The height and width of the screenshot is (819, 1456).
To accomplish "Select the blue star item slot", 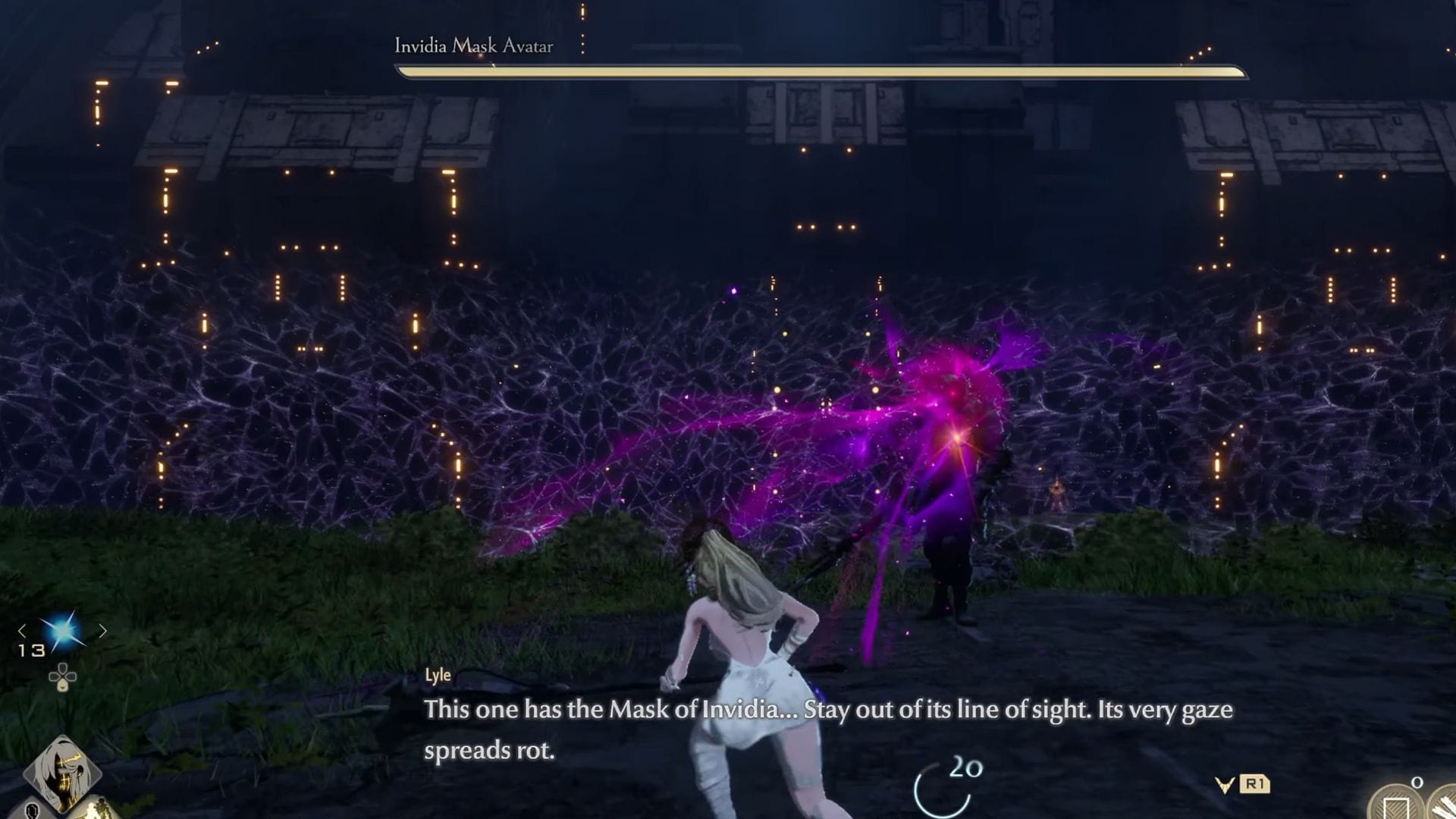I will tap(62, 630).
